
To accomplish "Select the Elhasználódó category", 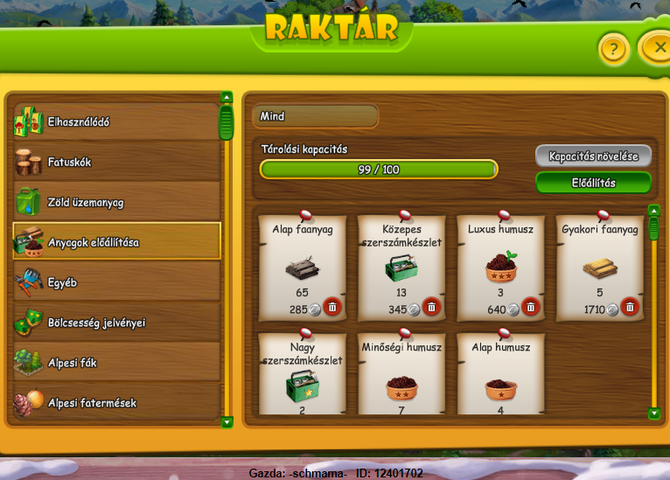I will [x=115, y=122].
